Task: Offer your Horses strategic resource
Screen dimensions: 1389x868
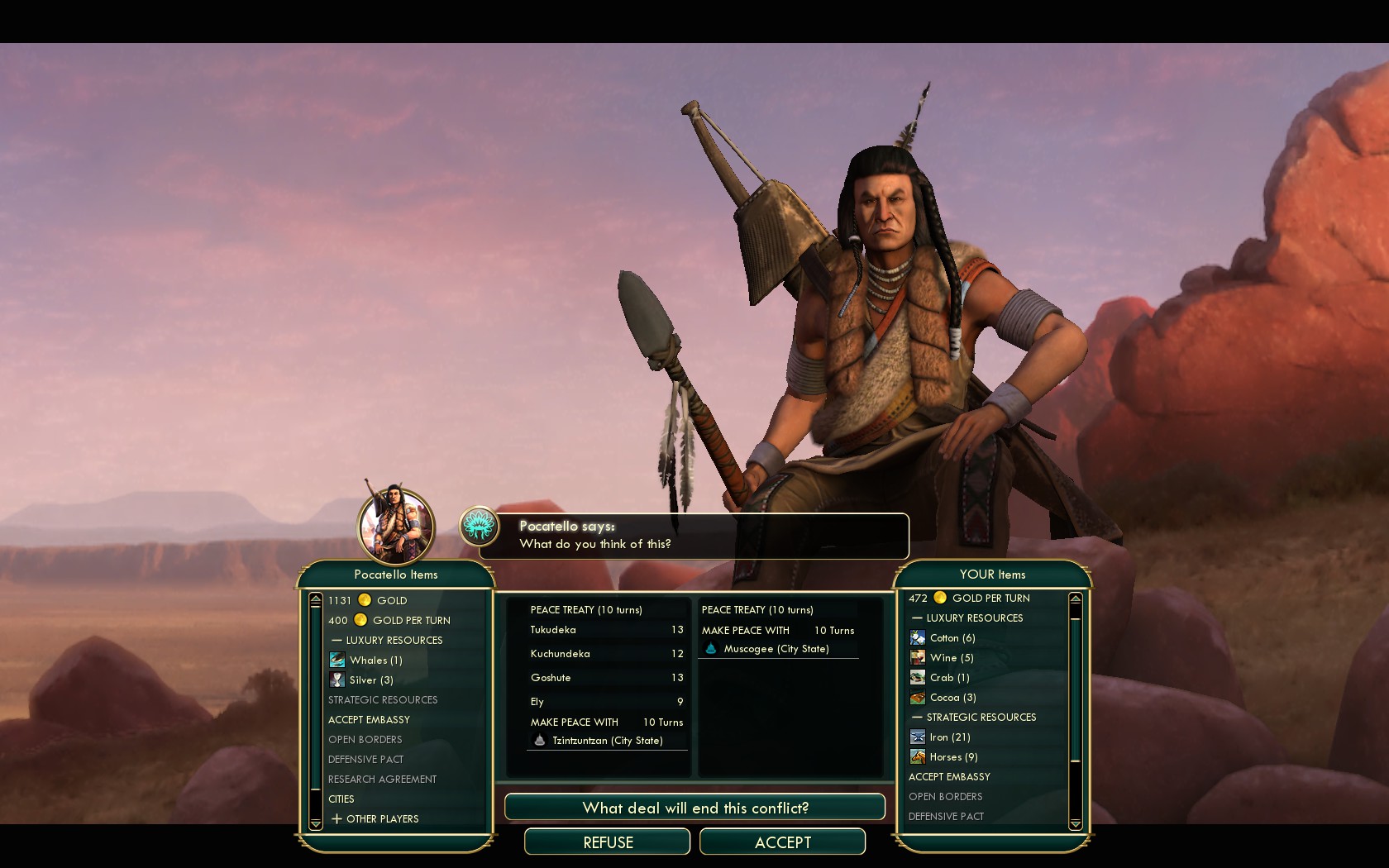Action: (x=952, y=756)
